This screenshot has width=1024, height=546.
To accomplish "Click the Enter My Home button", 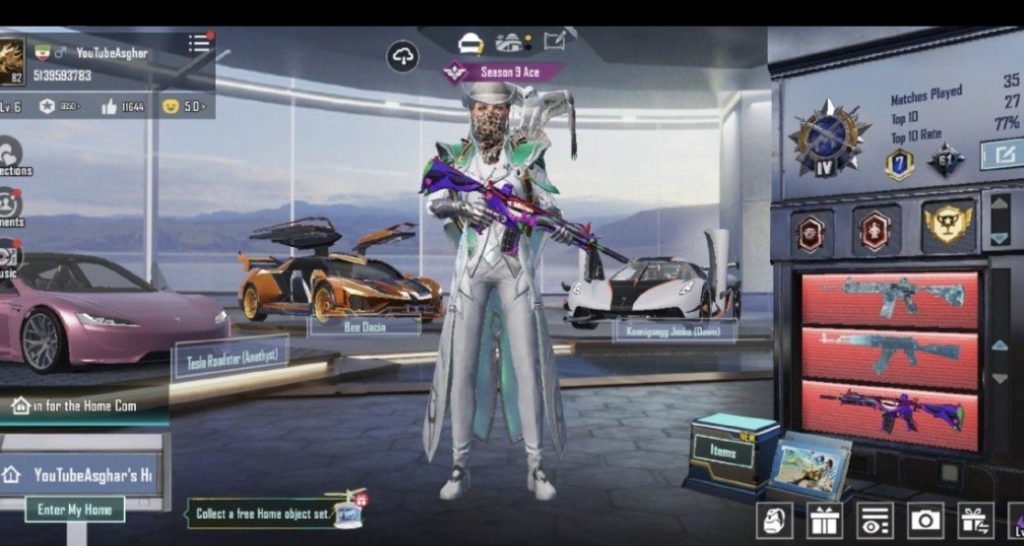I will pyautogui.click(x=74, y=509).
